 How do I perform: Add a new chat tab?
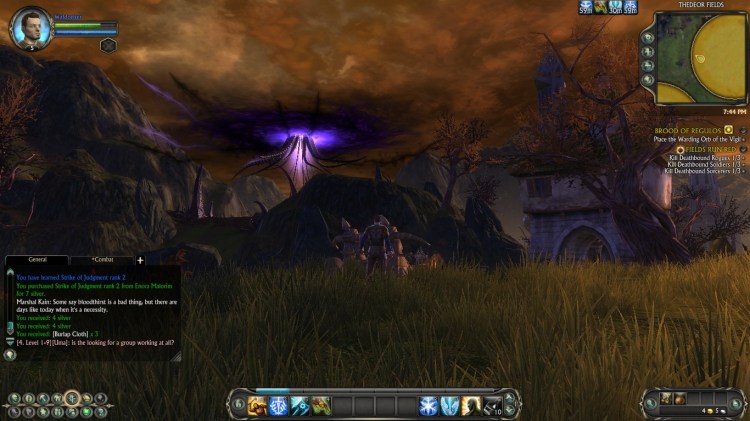point(140,260)
